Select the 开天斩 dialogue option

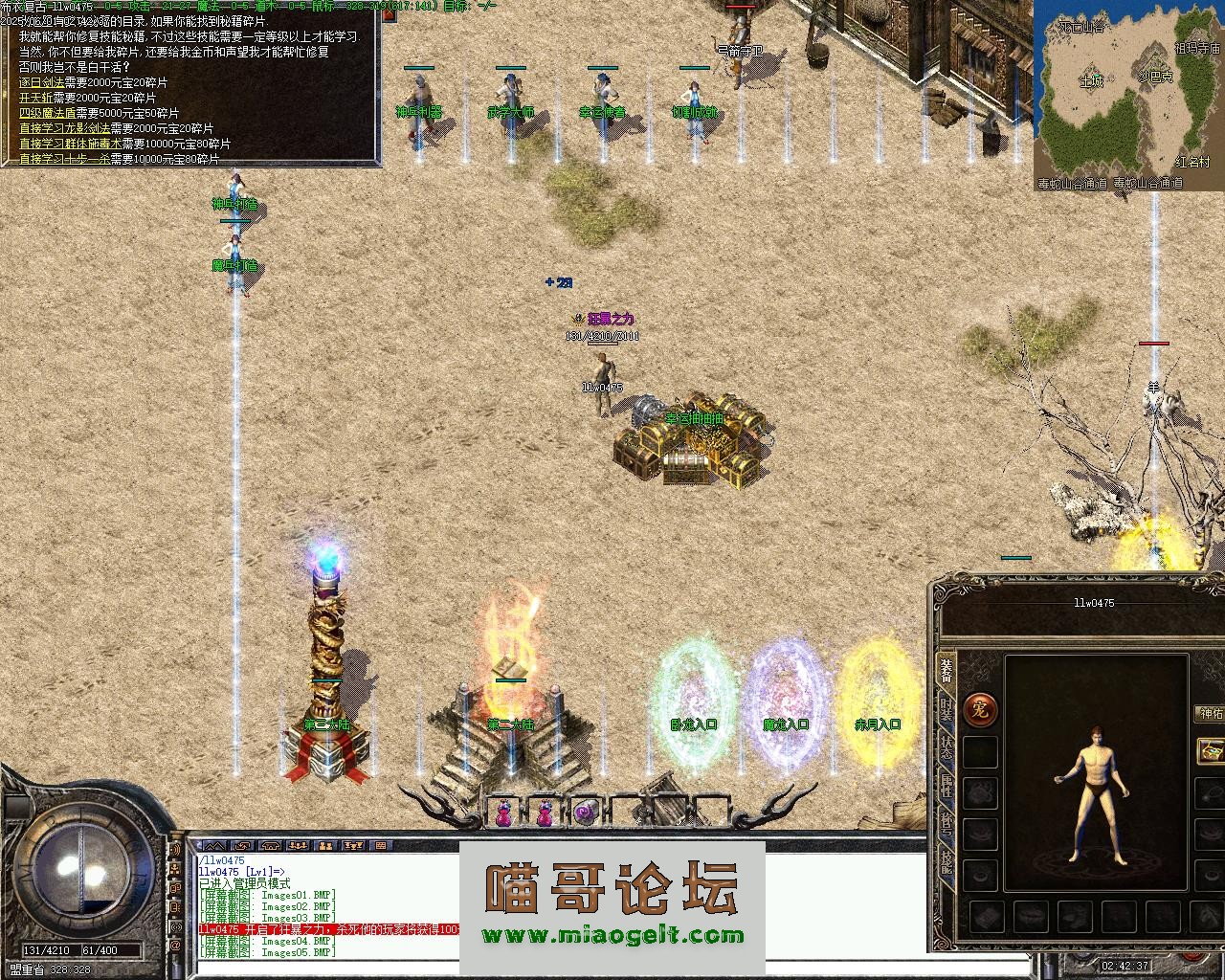34,98
